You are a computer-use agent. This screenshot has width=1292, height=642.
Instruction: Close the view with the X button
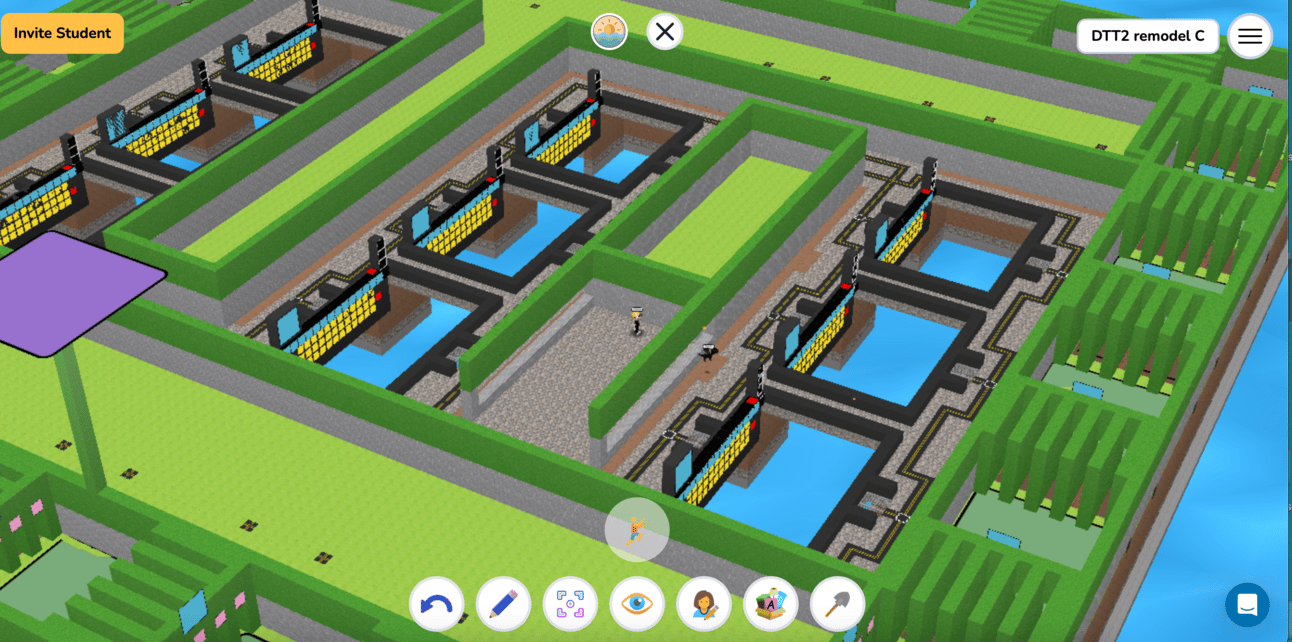(x=665, y=32)
